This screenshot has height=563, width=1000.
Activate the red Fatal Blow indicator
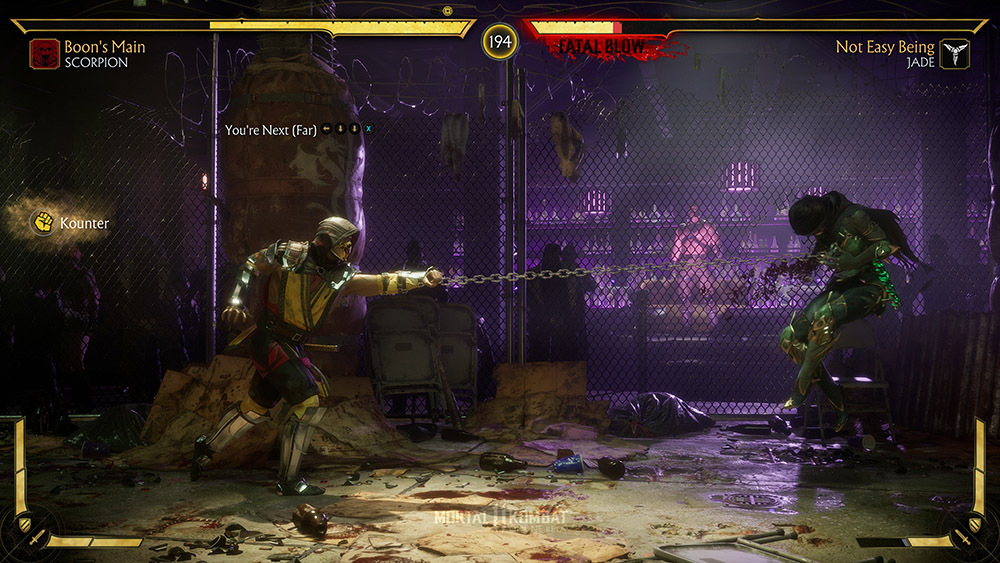pos(601,46)
